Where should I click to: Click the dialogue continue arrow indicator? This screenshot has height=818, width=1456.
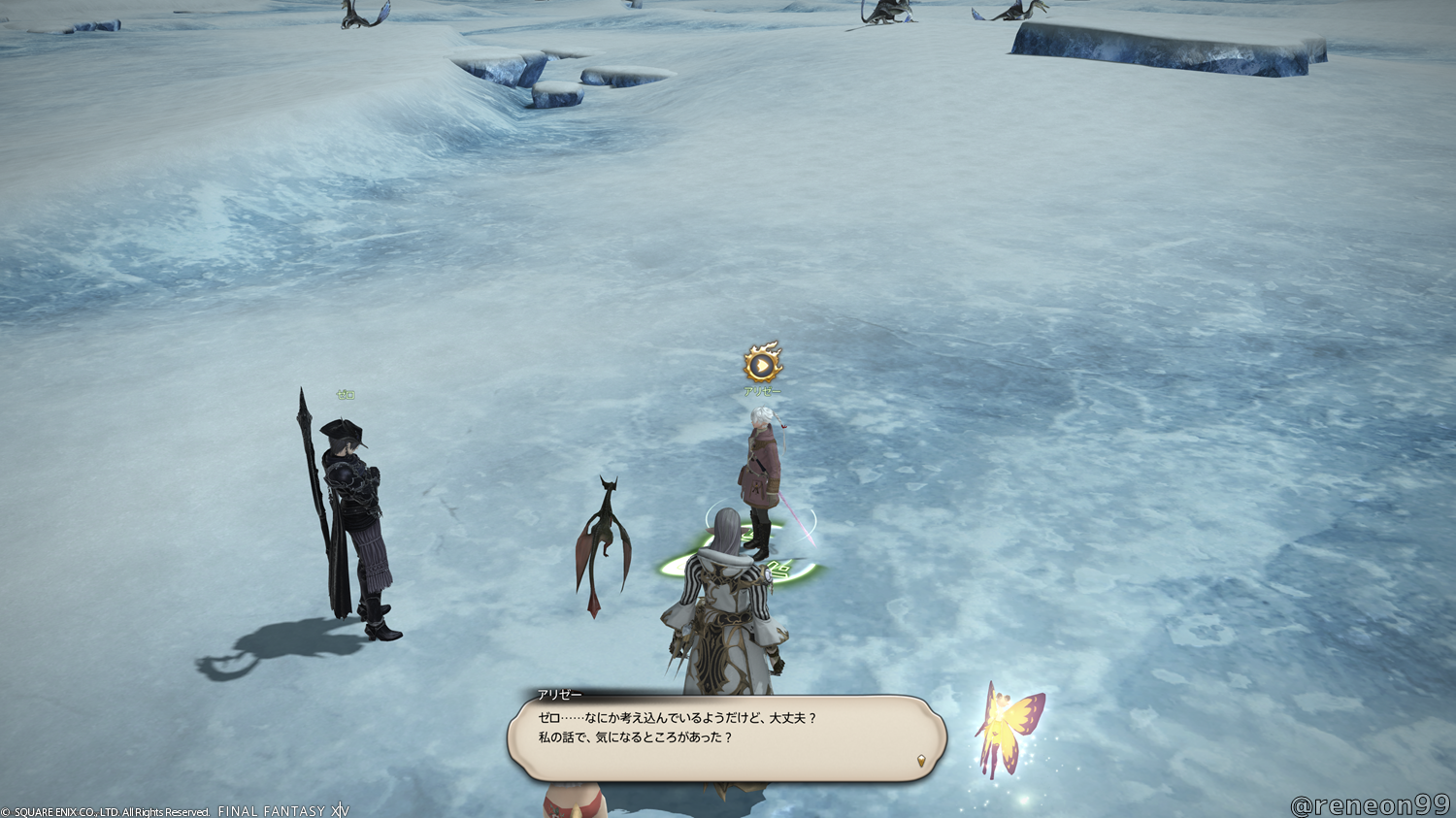(x=920, y=761)
